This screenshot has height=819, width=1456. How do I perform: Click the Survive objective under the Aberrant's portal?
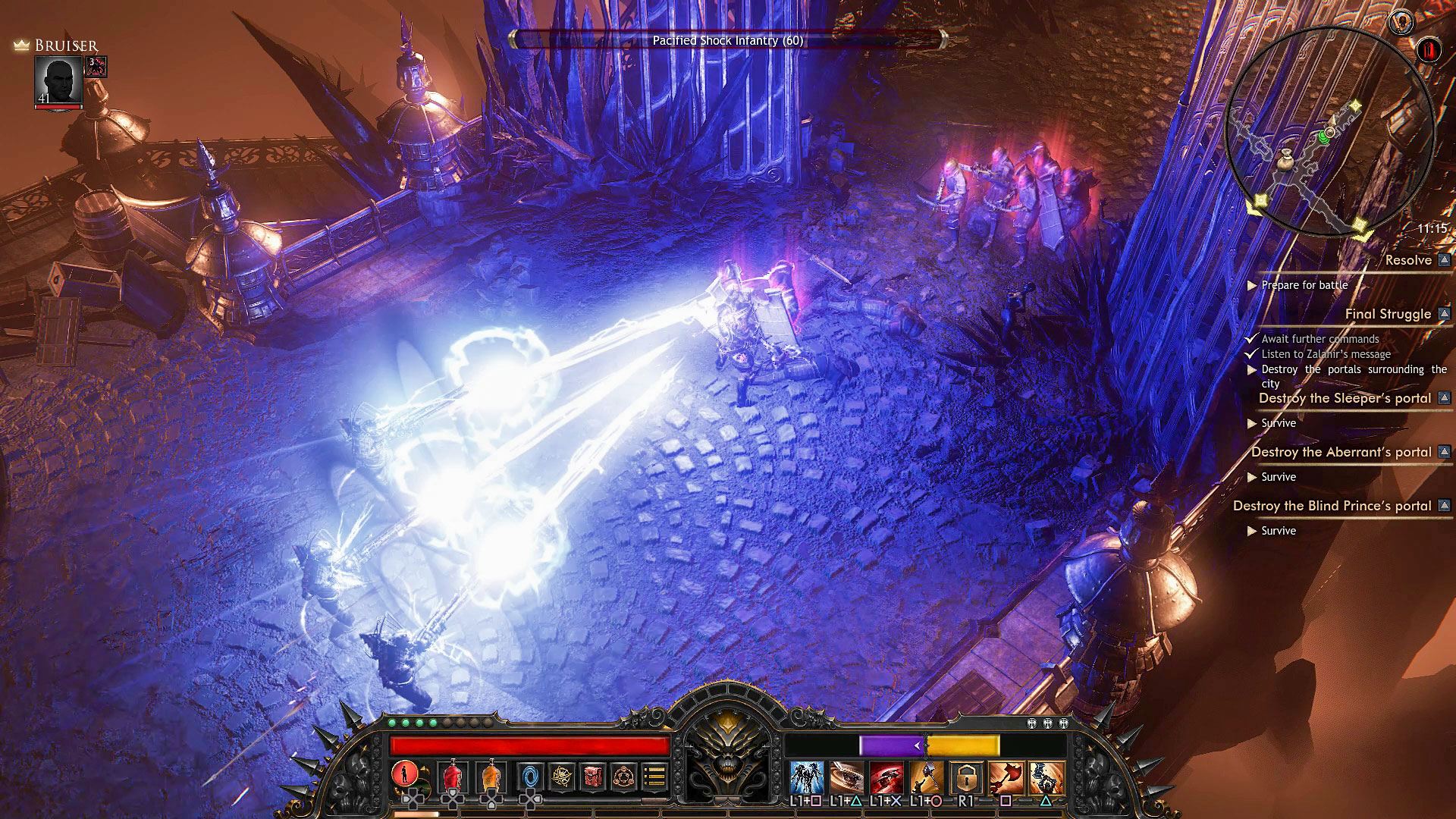point(1279,477)
